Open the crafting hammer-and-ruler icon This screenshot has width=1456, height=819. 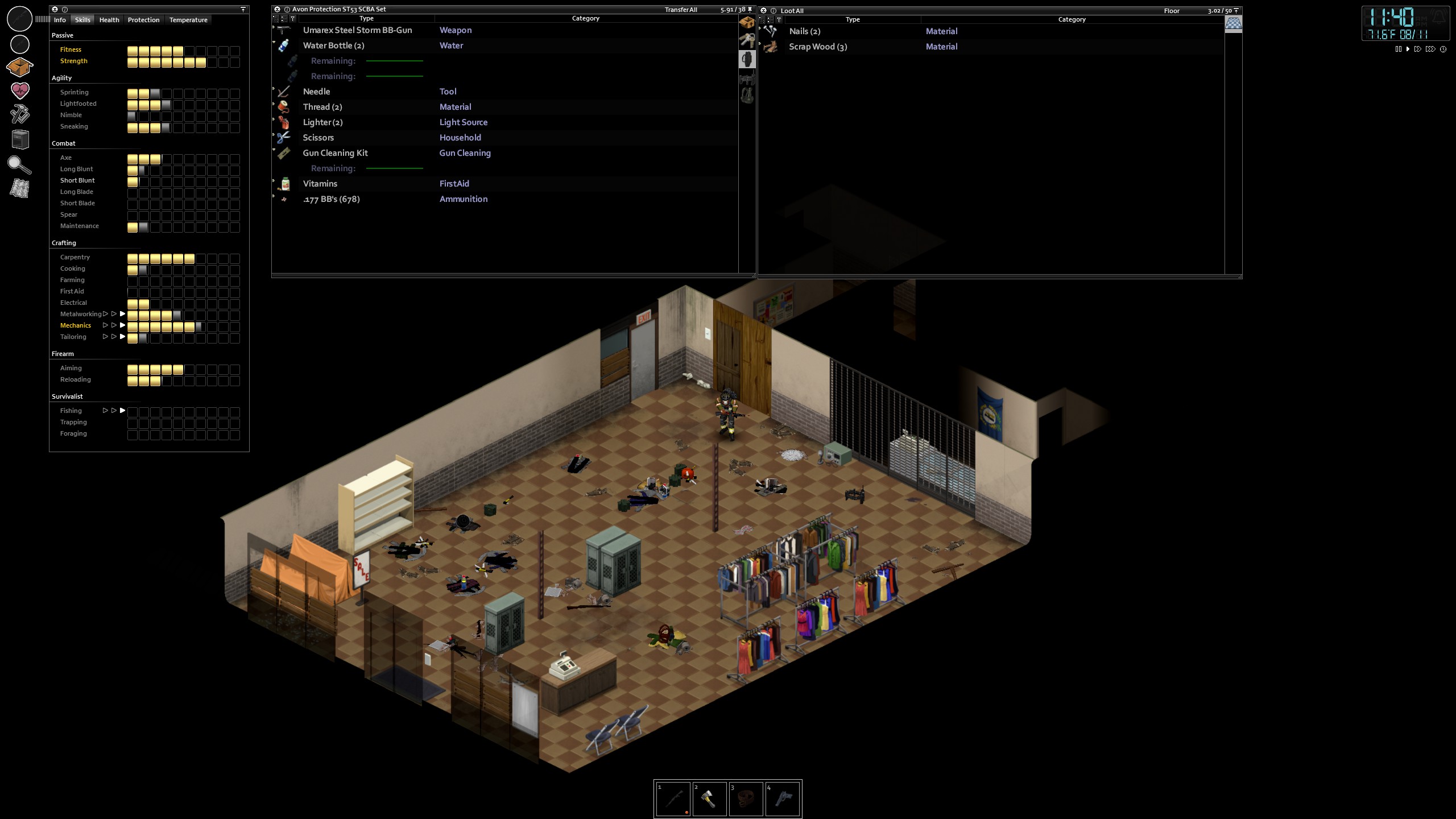(20, 115)
